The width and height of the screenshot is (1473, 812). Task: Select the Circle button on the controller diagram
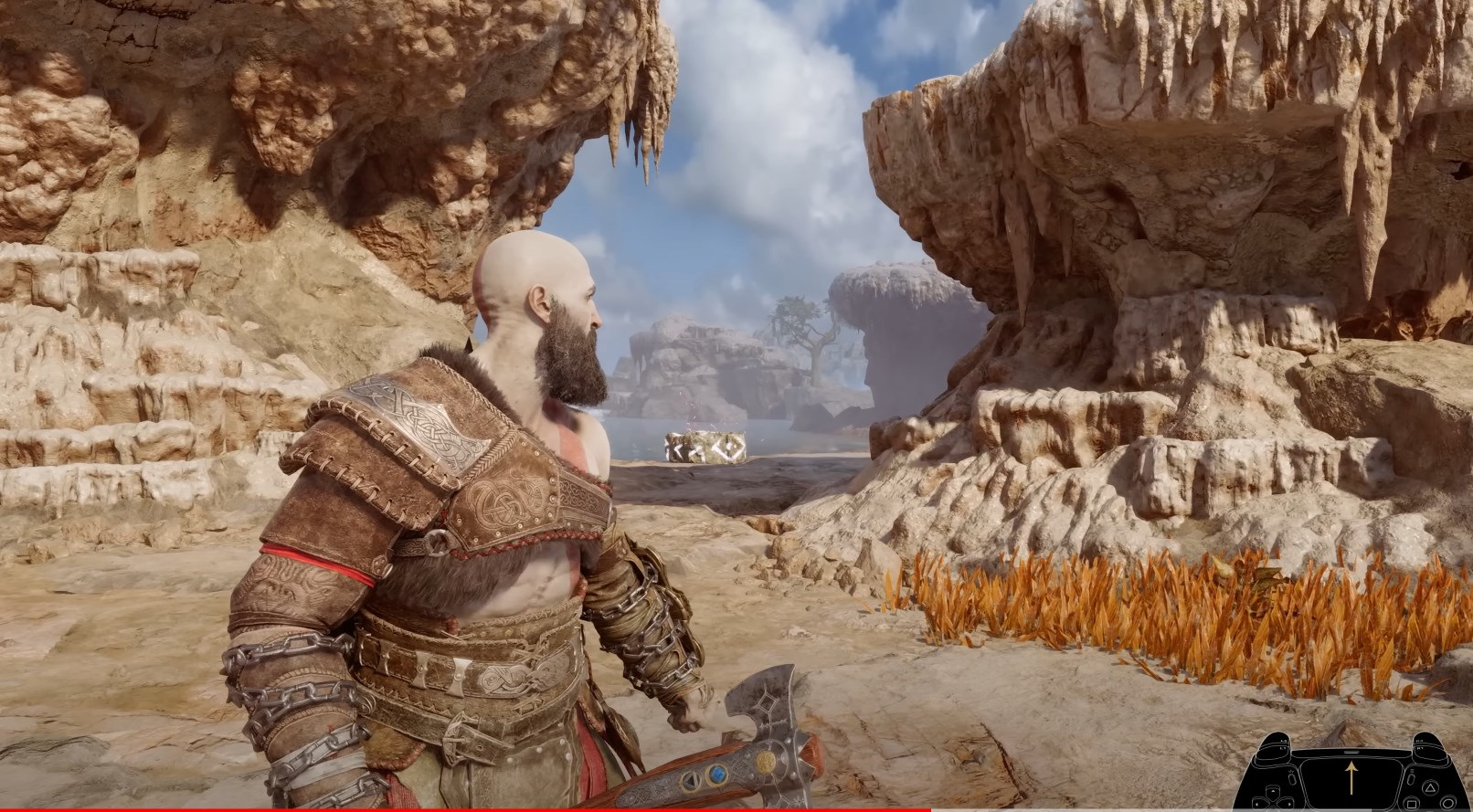[x=1448, y=804]
